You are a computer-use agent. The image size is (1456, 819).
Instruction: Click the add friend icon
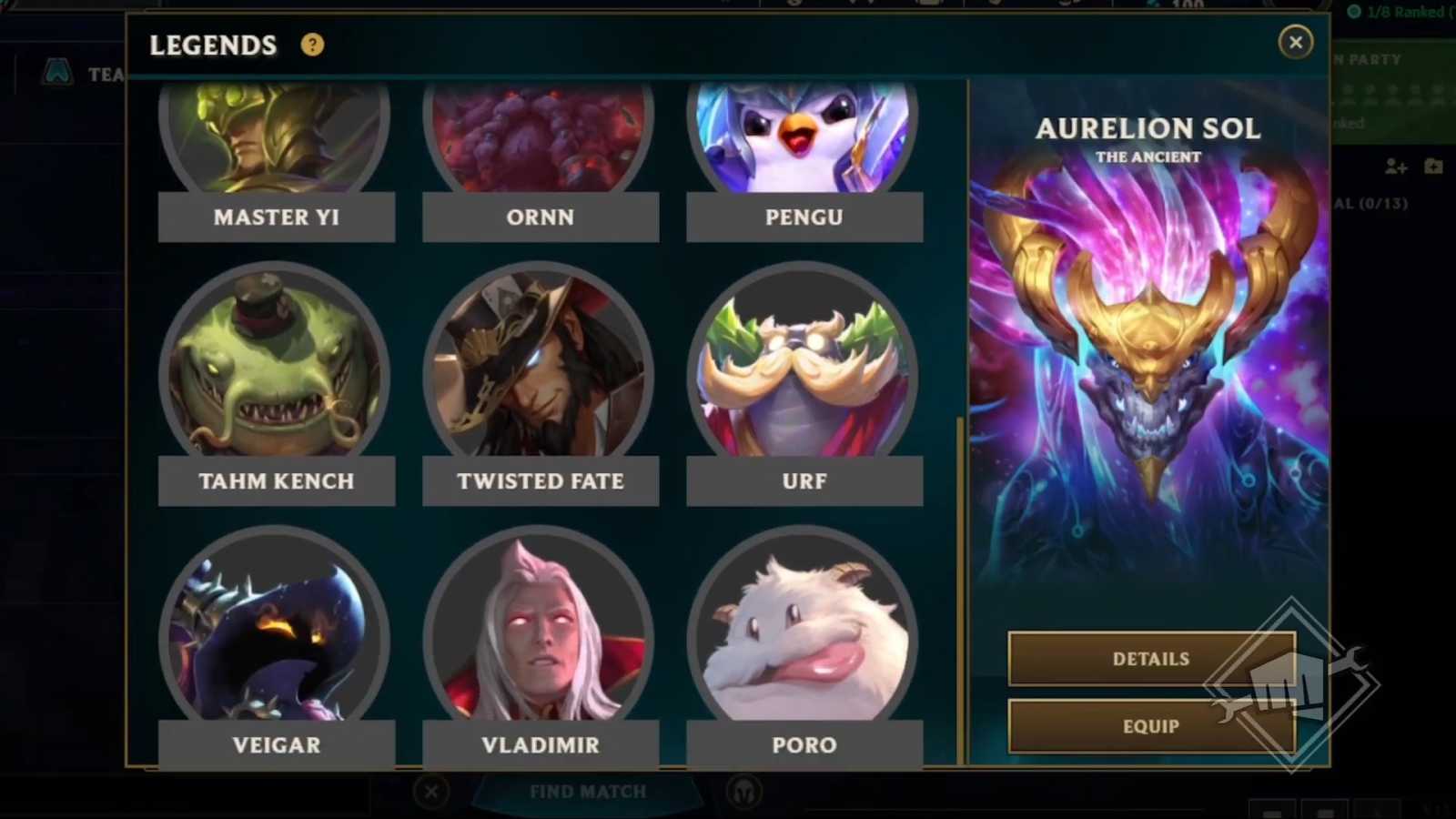pyautogui.click(x=1395, y=167)
